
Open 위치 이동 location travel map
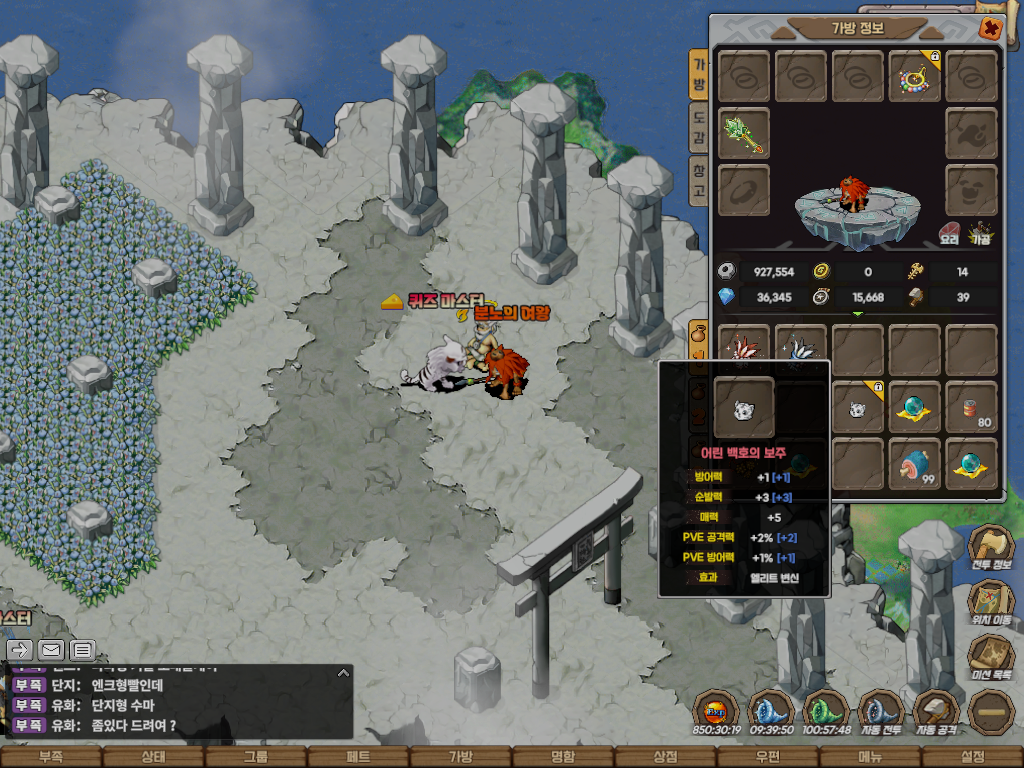click(990, 603)
